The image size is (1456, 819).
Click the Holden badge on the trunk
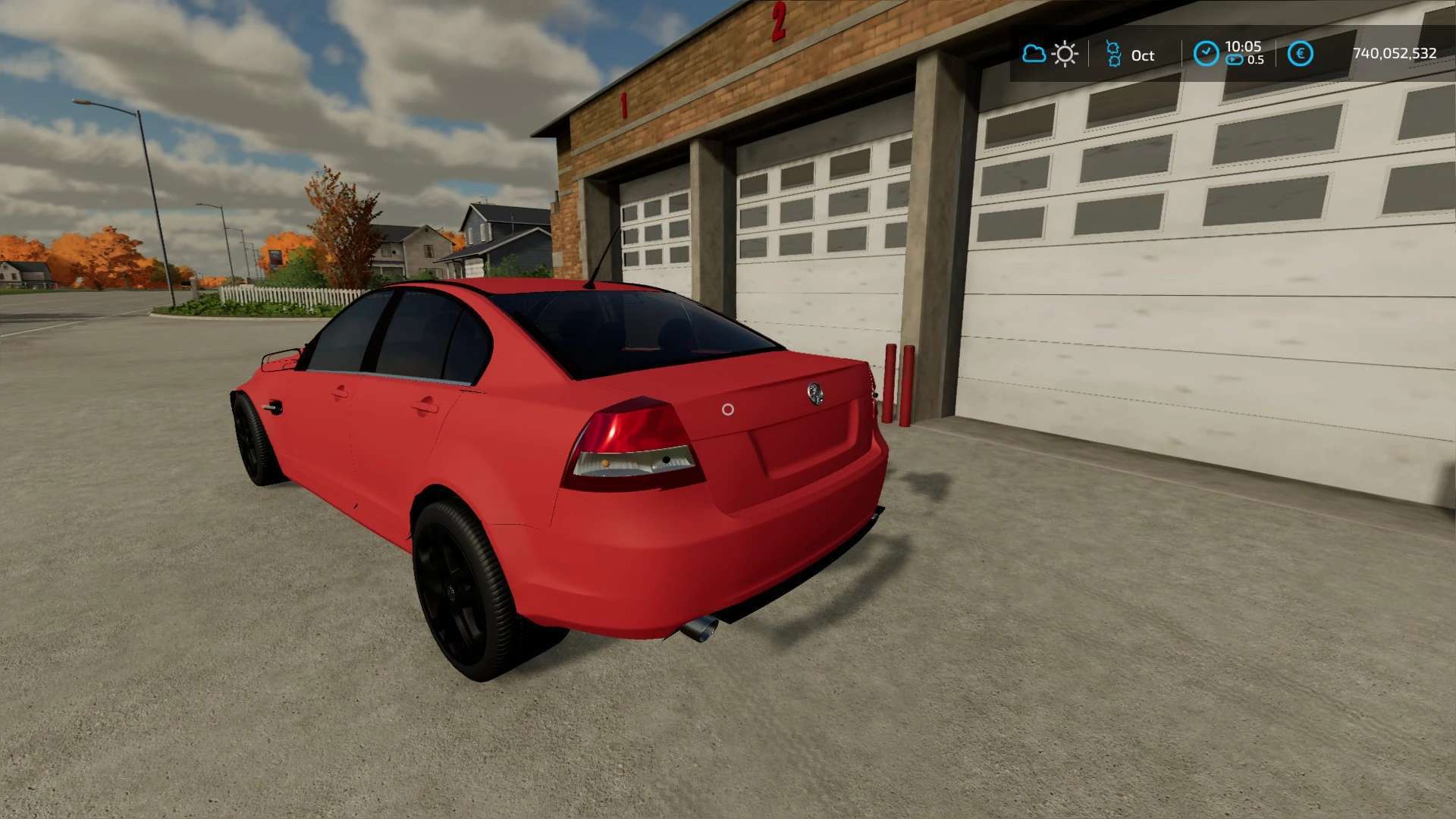(x=817, y=394)
